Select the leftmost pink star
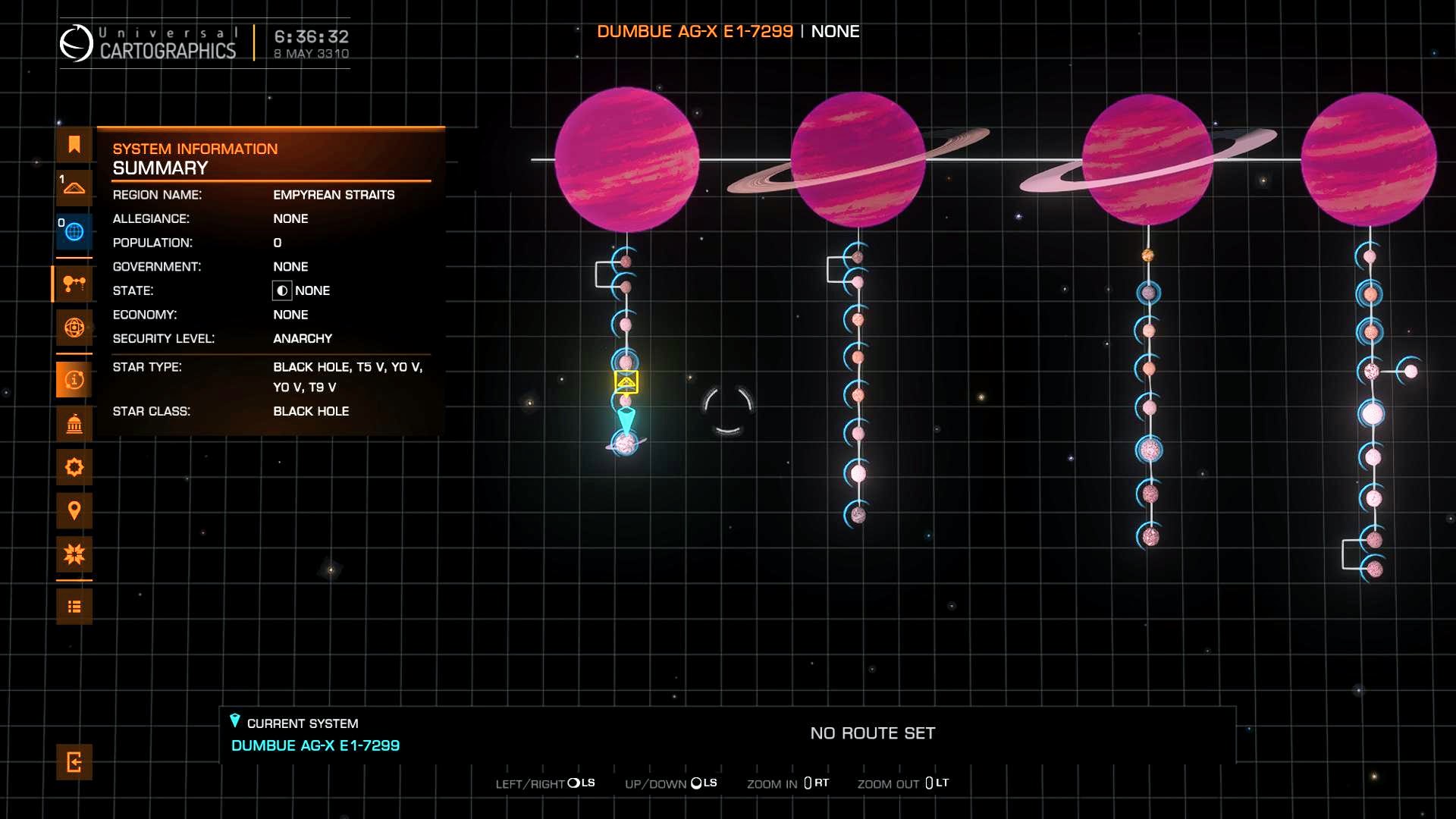The image size is (1456, 819). point(626,159)
